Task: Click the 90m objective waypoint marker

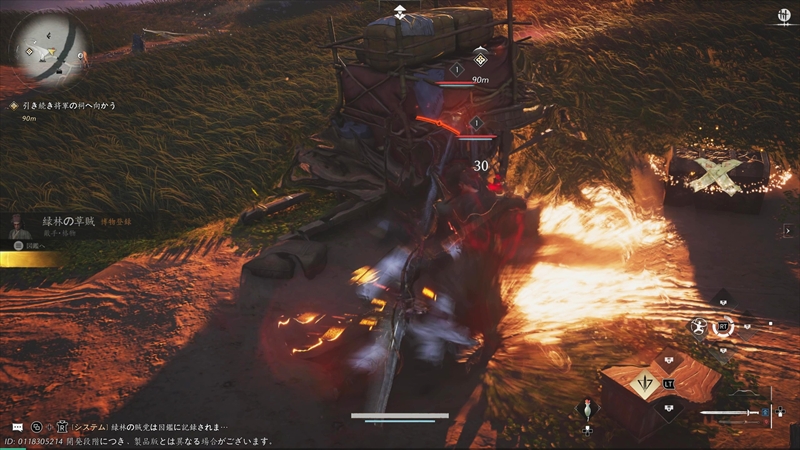Action: (480, 61)
